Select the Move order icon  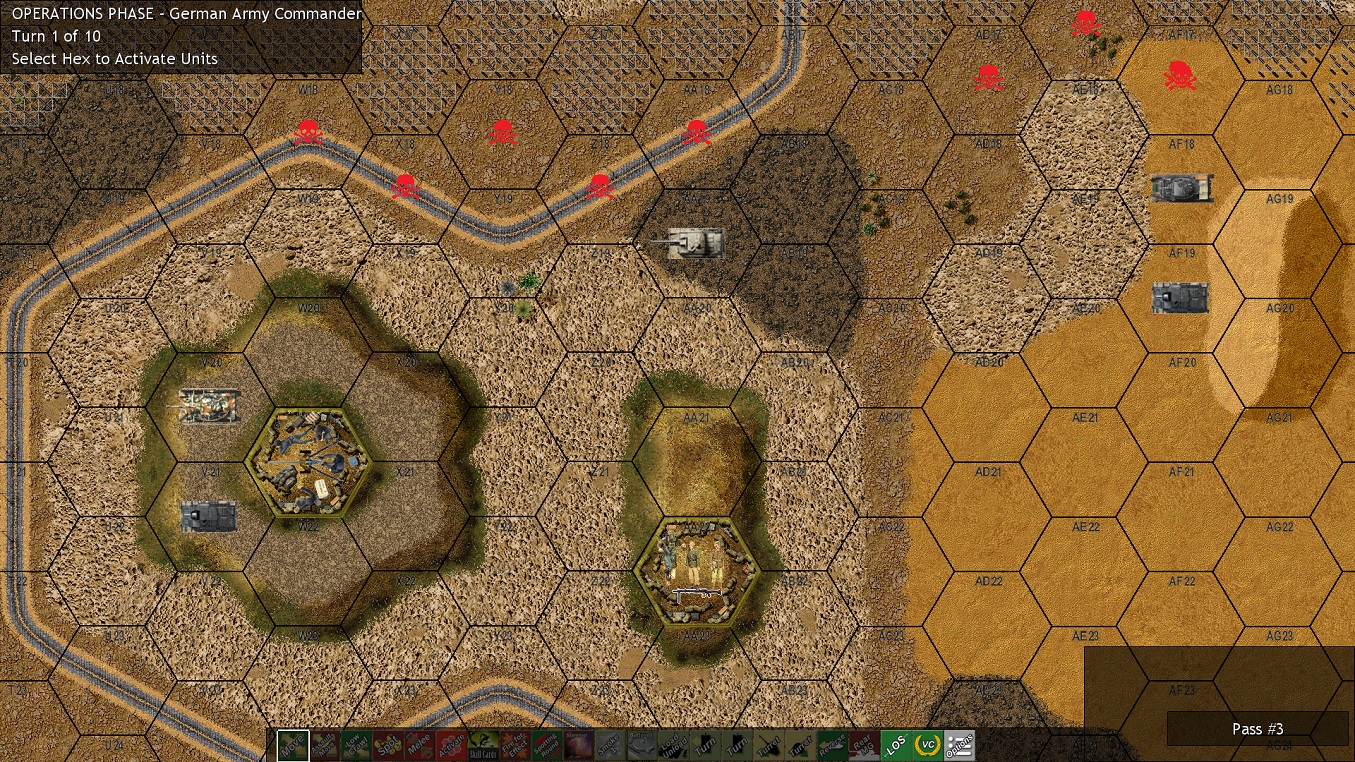click(294, 745)
